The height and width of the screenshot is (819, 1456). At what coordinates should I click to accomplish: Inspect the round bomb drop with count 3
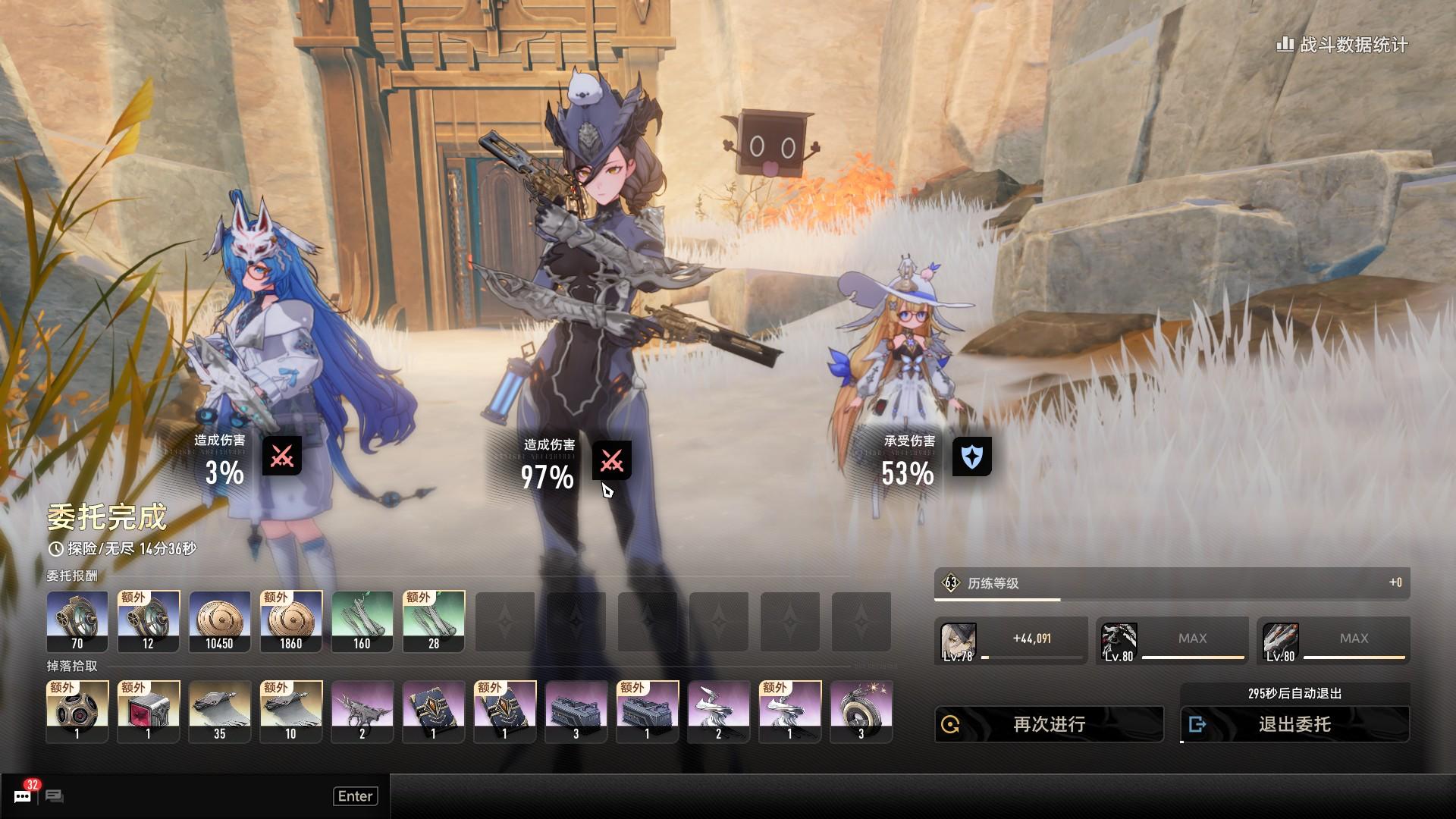[861, 711]
